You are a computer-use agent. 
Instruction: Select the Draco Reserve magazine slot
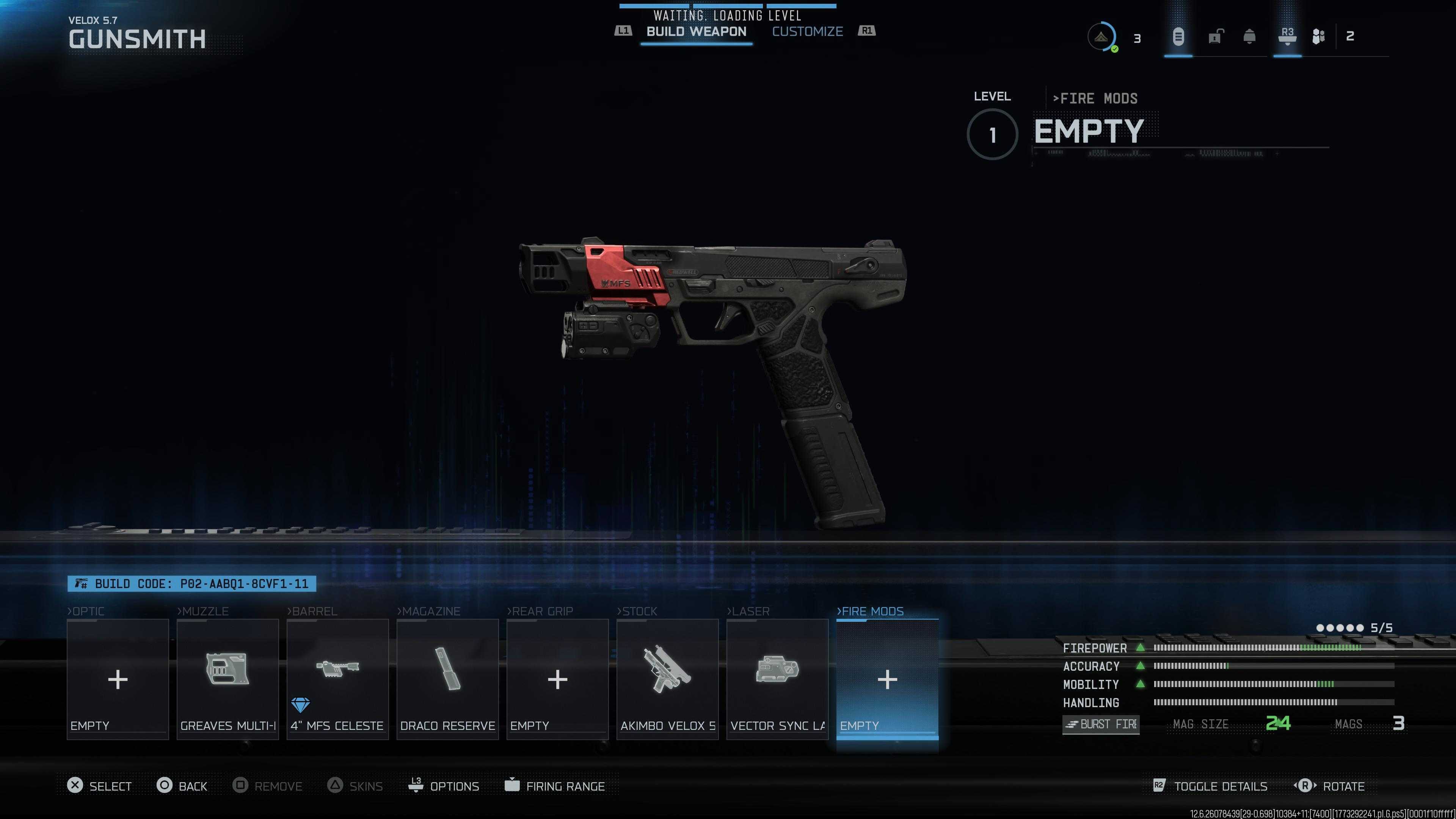(447, 679)
